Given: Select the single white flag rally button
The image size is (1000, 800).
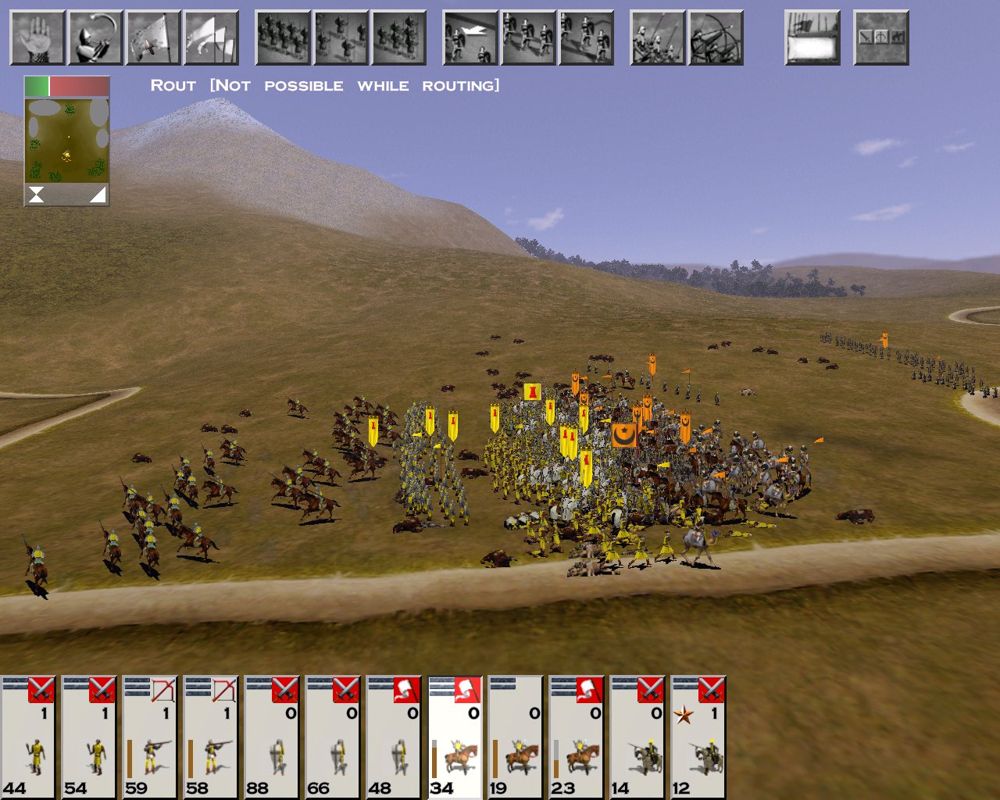Looking at the screenshot, I should coord(153,37).
